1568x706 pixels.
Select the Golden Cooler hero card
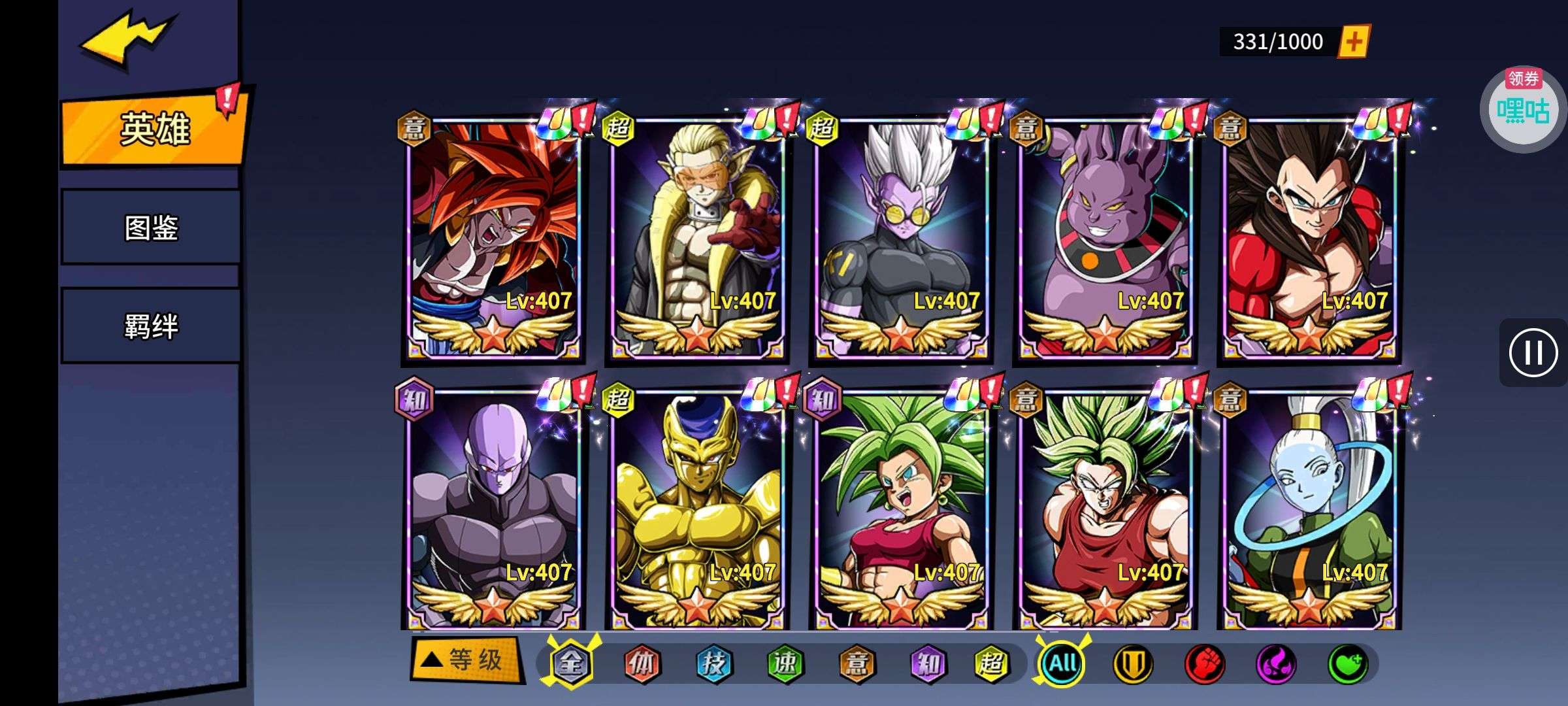(698, 510)
